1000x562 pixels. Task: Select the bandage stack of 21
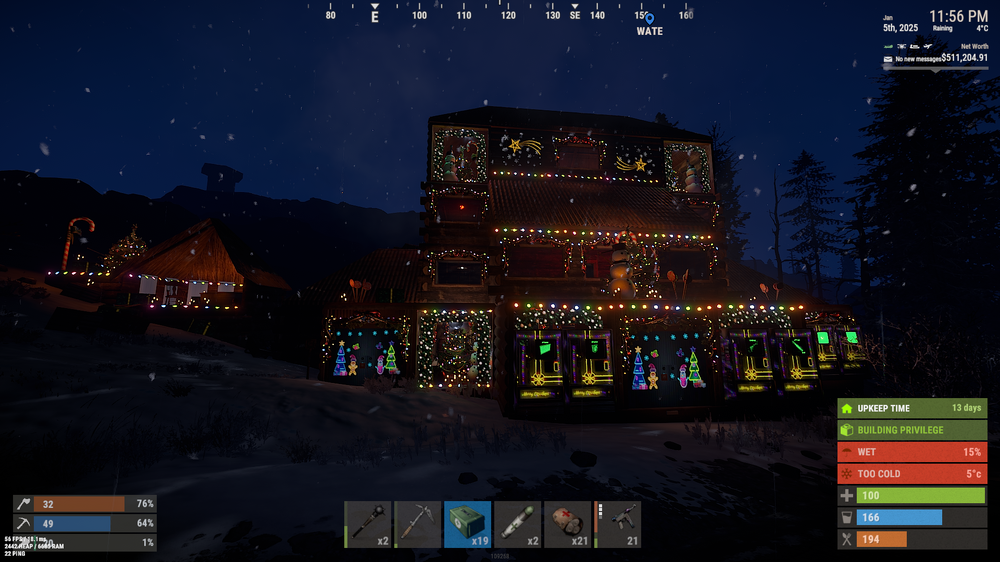pyautogui.click(x=568, y=524)
